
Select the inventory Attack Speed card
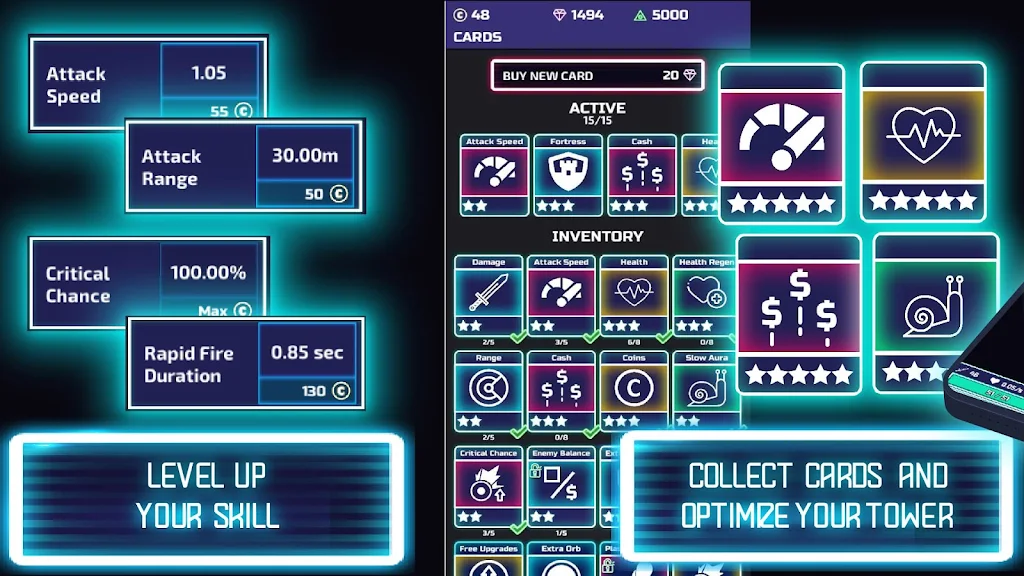(x=561, y=297)
